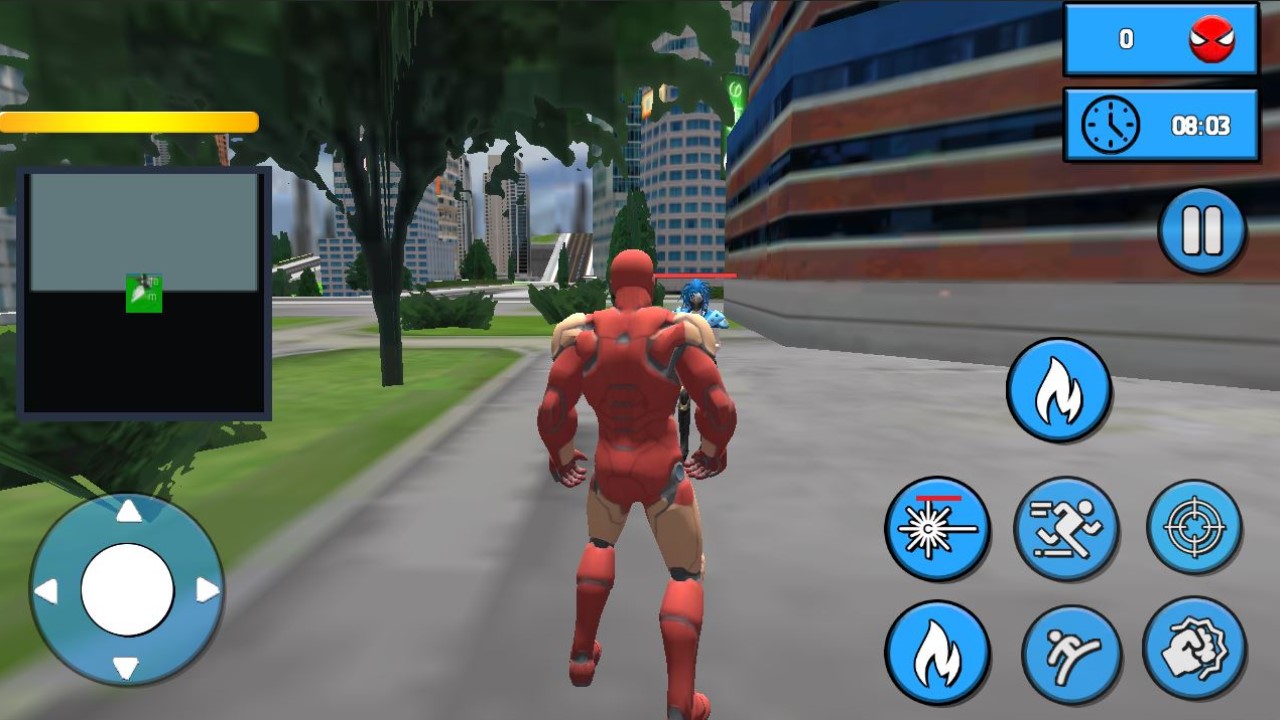The image size is (1280, 720).
Task: Enable the sprint ability
Action: click(1068, 528)
